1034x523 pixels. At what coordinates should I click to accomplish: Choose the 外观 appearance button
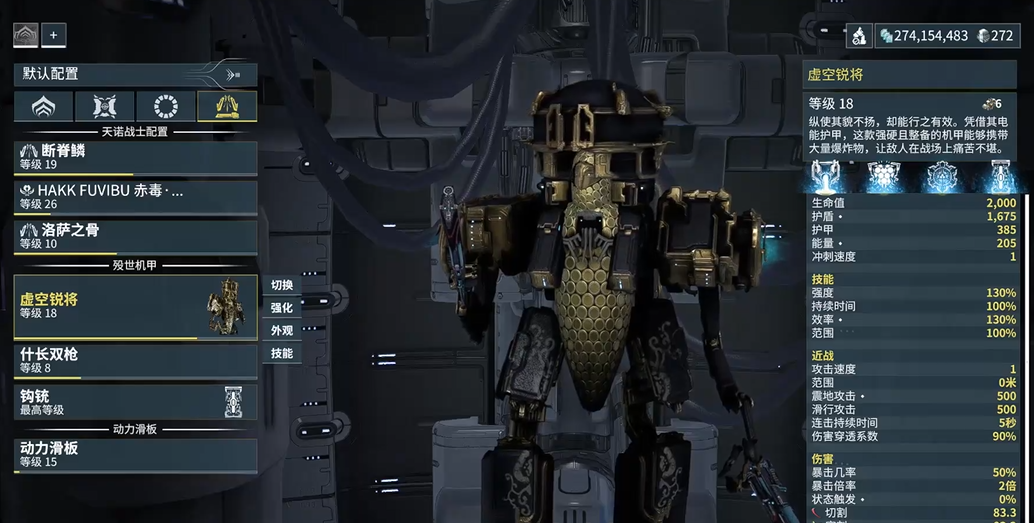(281, 331)
